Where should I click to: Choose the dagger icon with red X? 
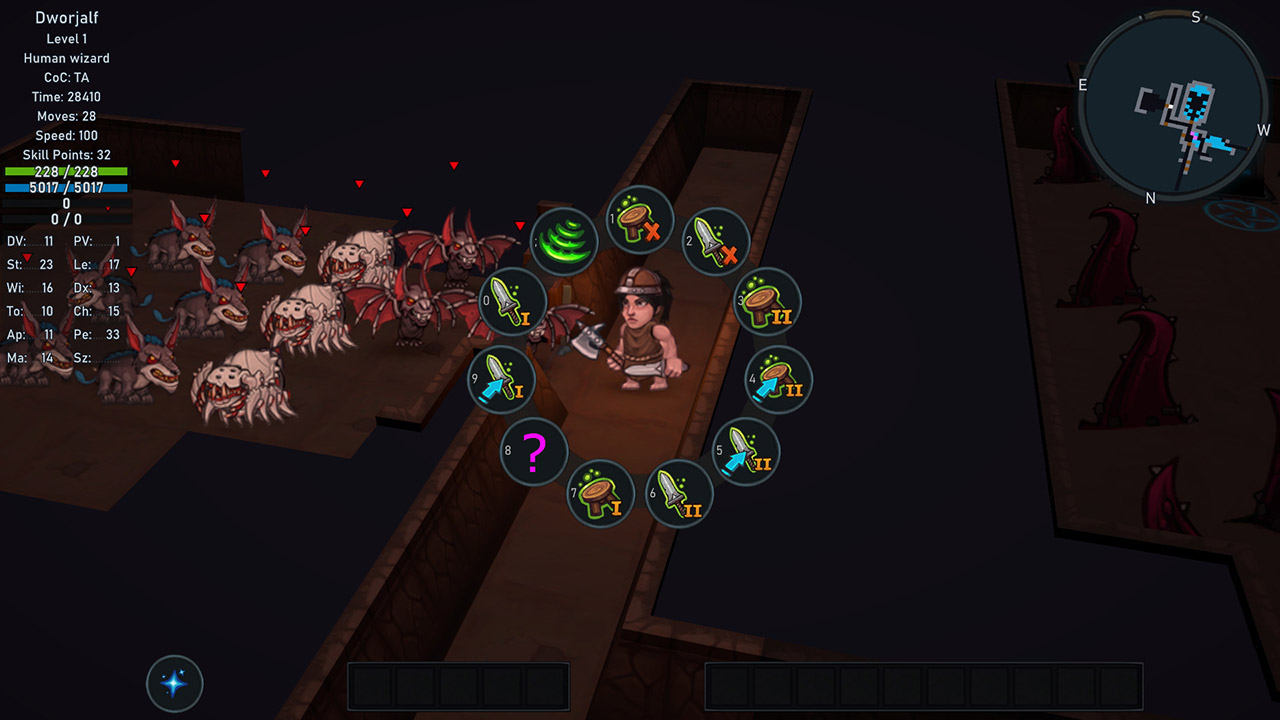[x=716, y=241]
